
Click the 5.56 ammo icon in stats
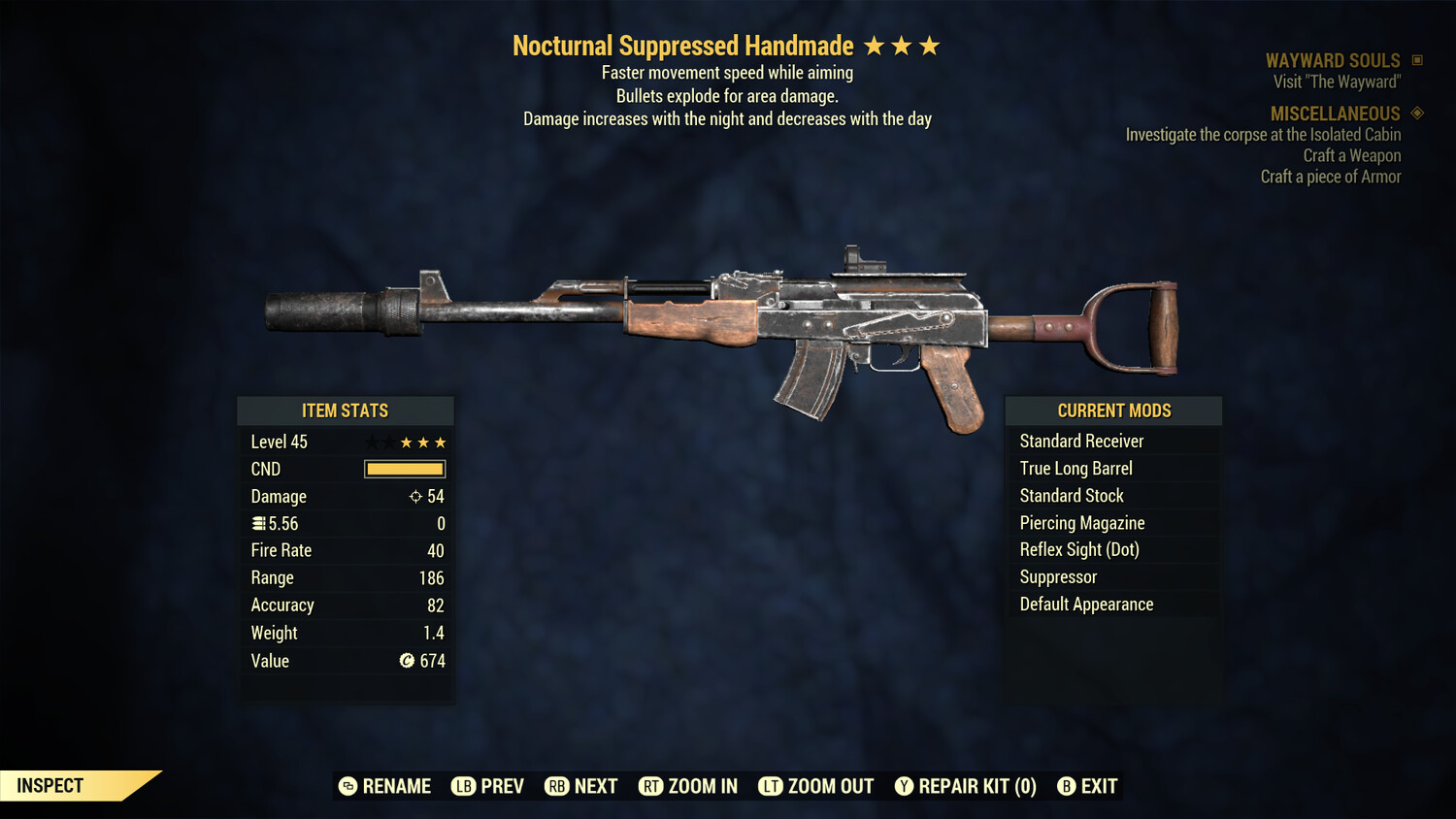pyautogui.click(x=258, y=523)
